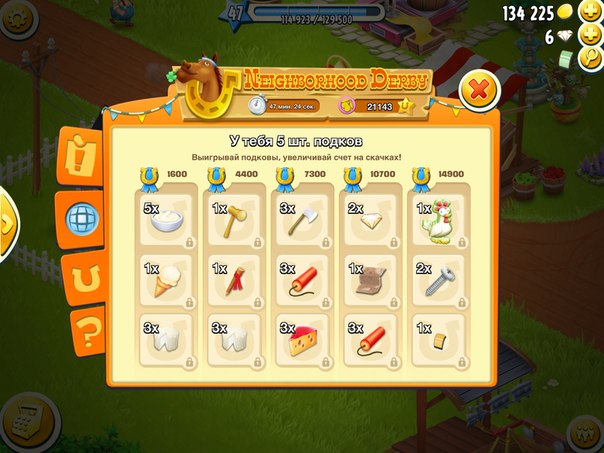Click the key icon button
Viewport: 604px width, 453px height.
click(592, 60)
